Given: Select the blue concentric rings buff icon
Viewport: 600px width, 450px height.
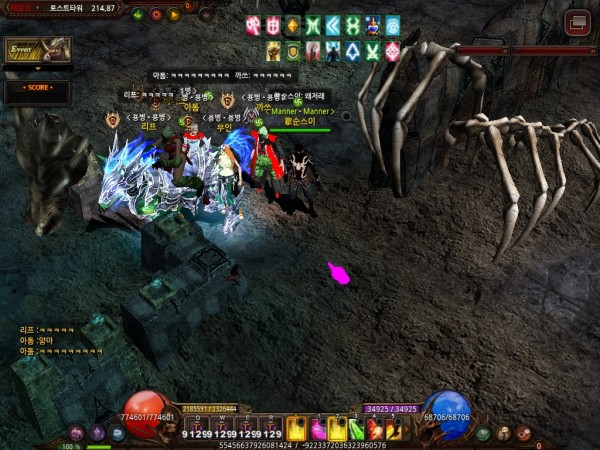Looking at the screenshot, I should [x=392, y=25].
